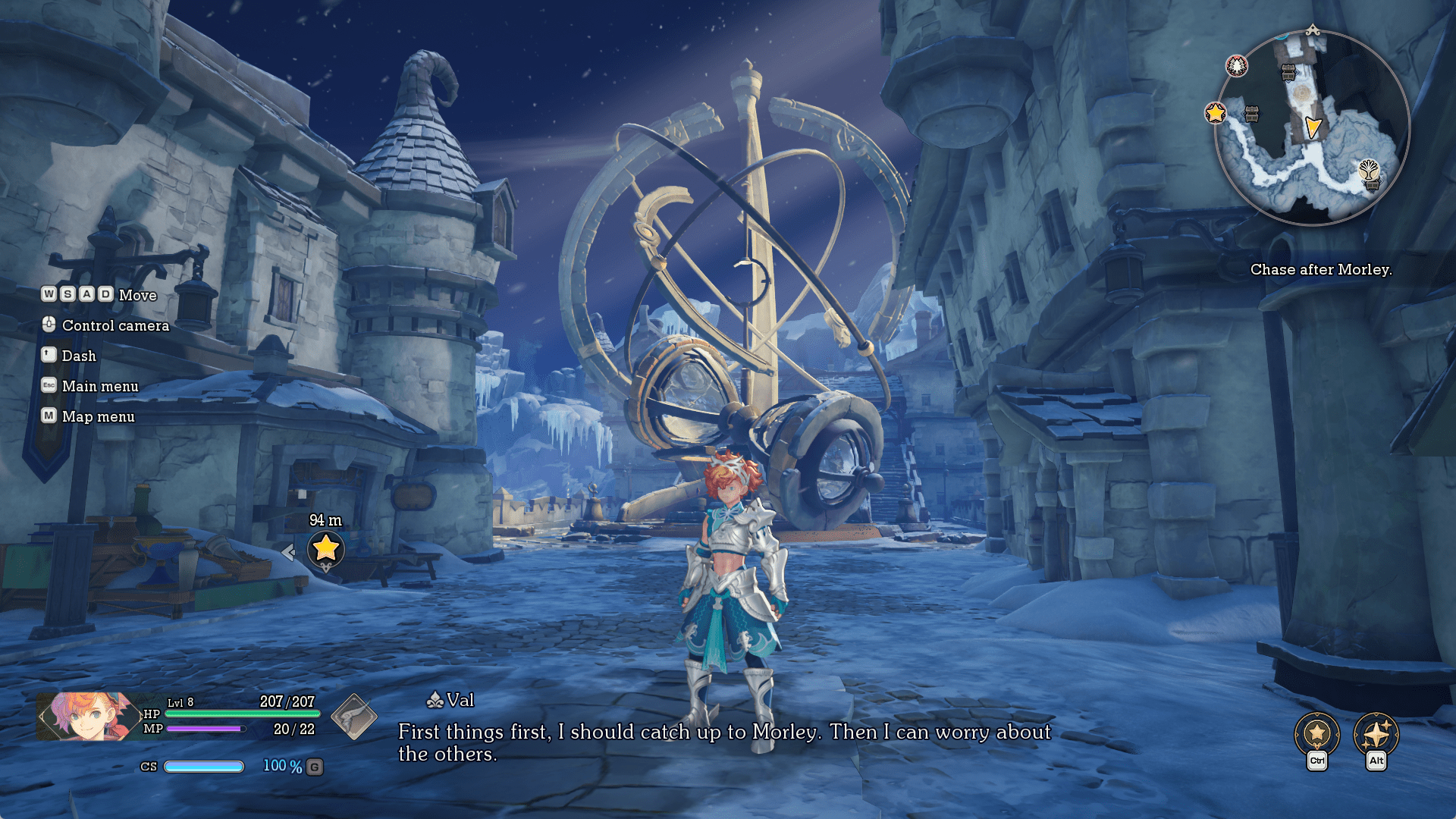This screenshot has width=1456, height=819.
Task: Activate the four-point sparkle skill icon
Action: [x=1376, y=734]
